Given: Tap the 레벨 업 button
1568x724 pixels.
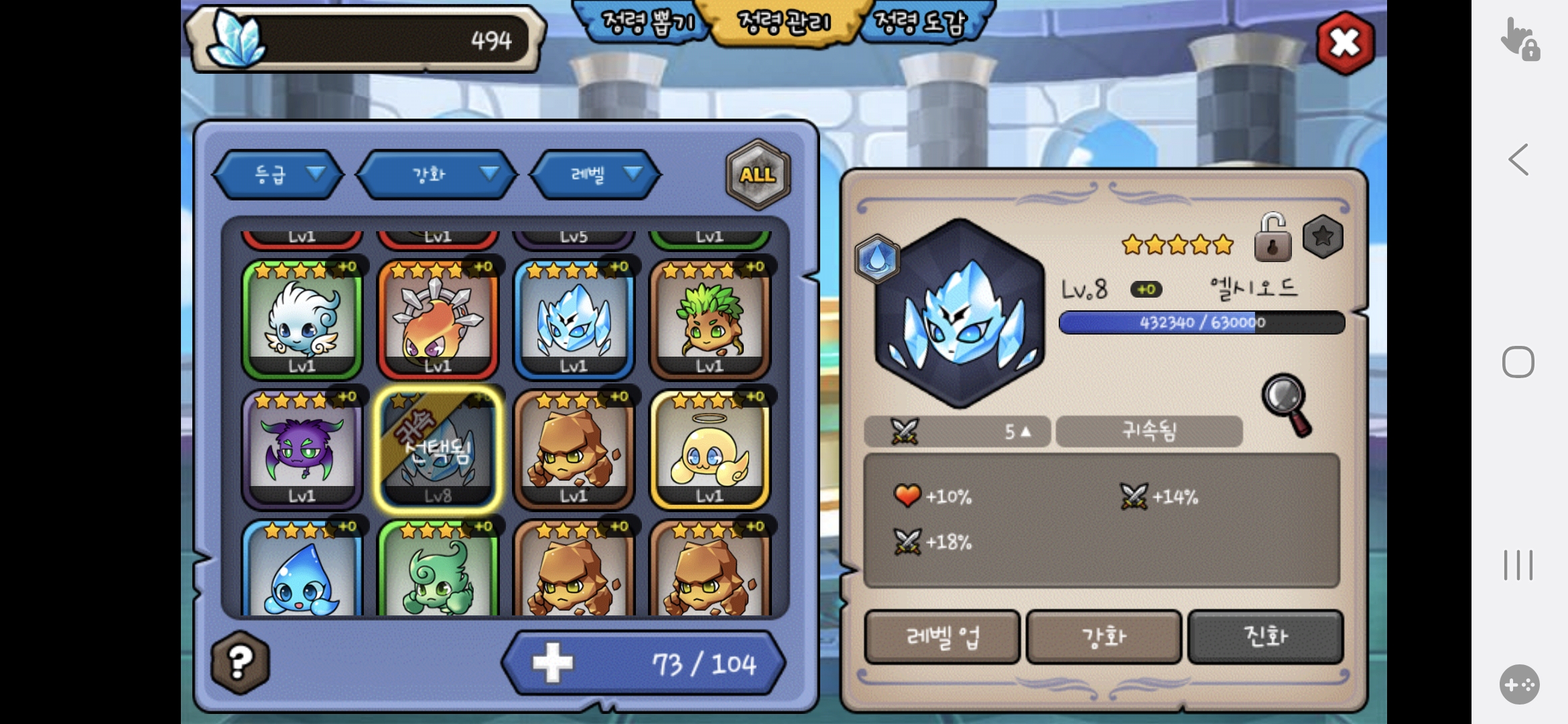Looking at the screenshot, I should point(942,637).
